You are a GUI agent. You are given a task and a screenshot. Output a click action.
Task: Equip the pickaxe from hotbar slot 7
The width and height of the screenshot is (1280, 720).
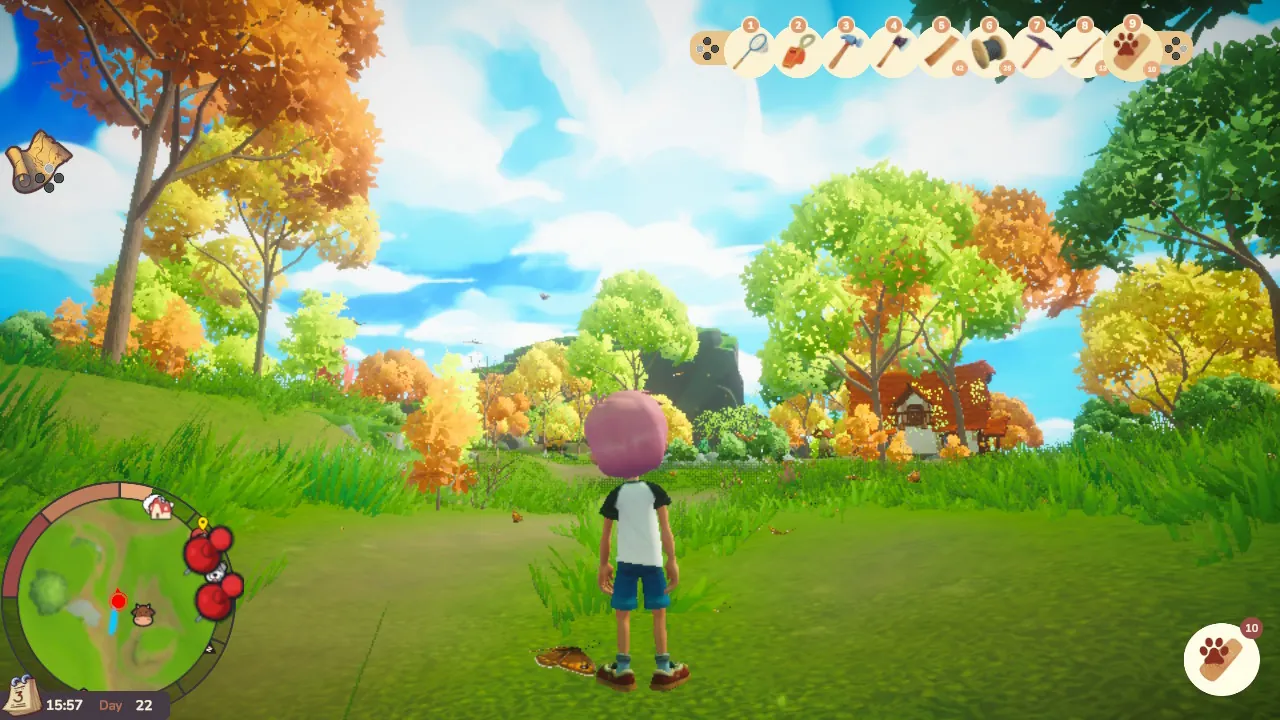point(1036,50)
